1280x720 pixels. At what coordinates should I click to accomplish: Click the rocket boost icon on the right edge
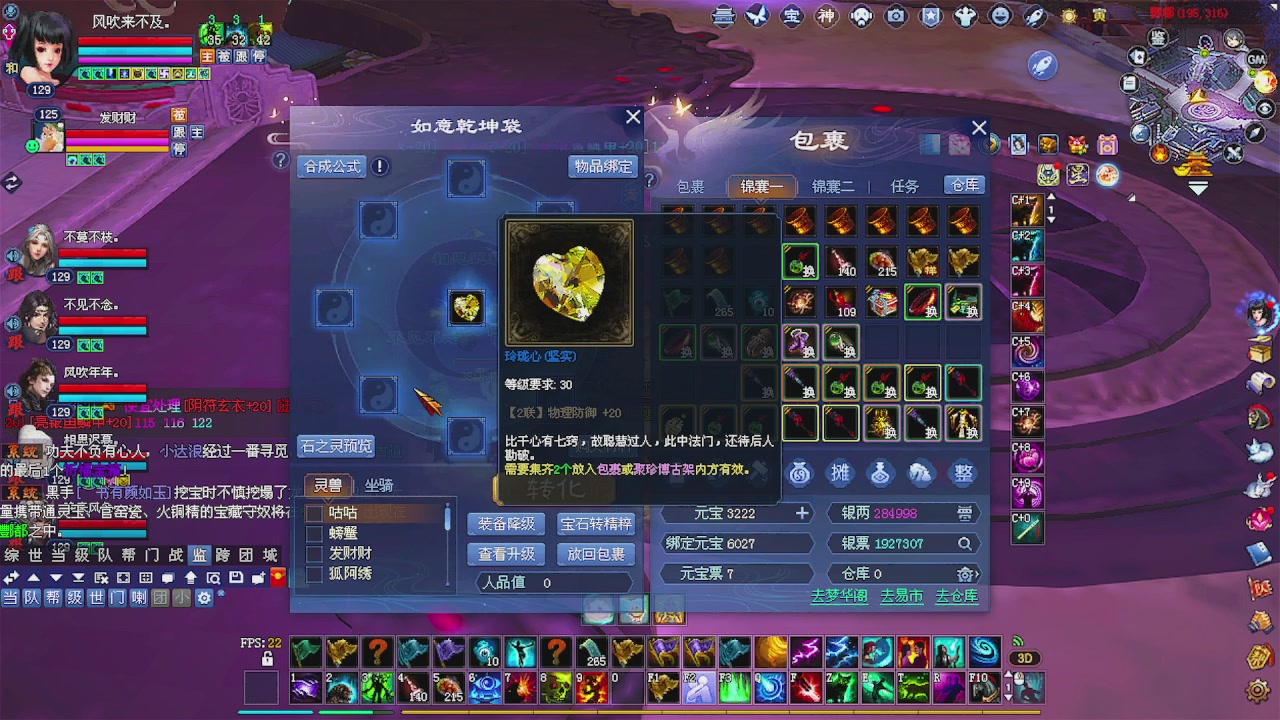(x=1042, y=66)
